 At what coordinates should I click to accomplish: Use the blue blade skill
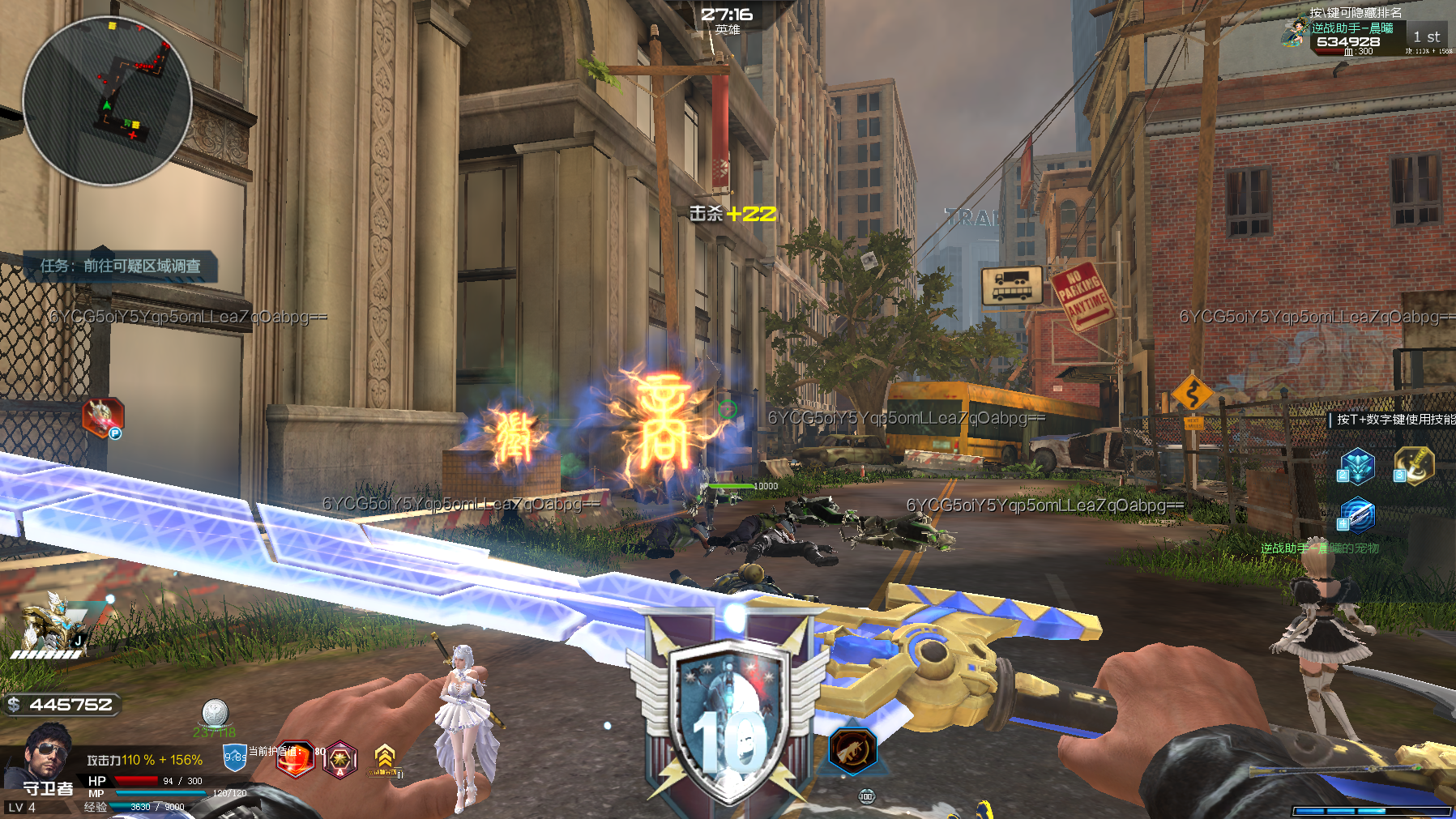click(x=1357, y=514)
